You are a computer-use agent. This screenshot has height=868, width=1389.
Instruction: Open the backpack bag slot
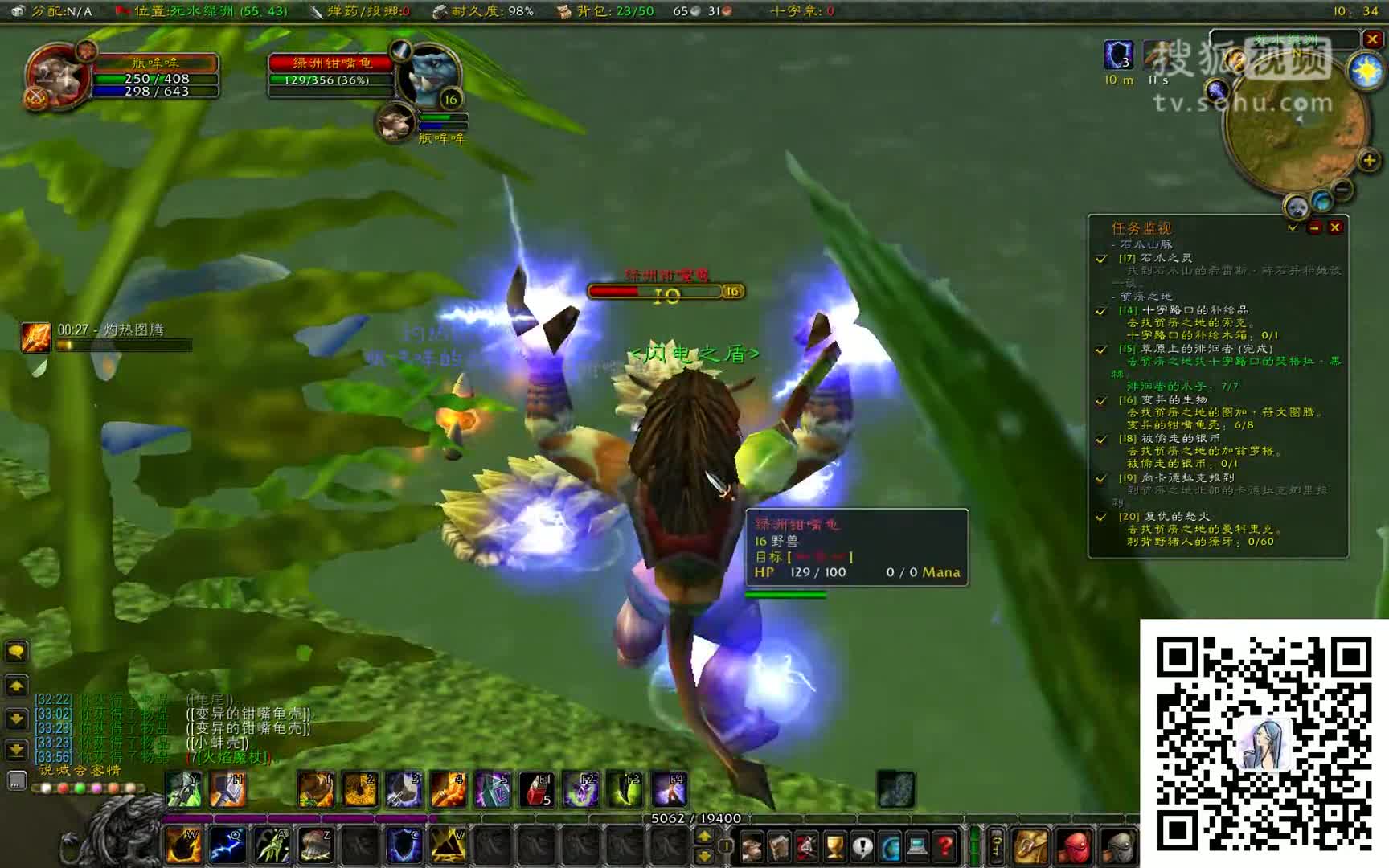tap(1030, 846)
